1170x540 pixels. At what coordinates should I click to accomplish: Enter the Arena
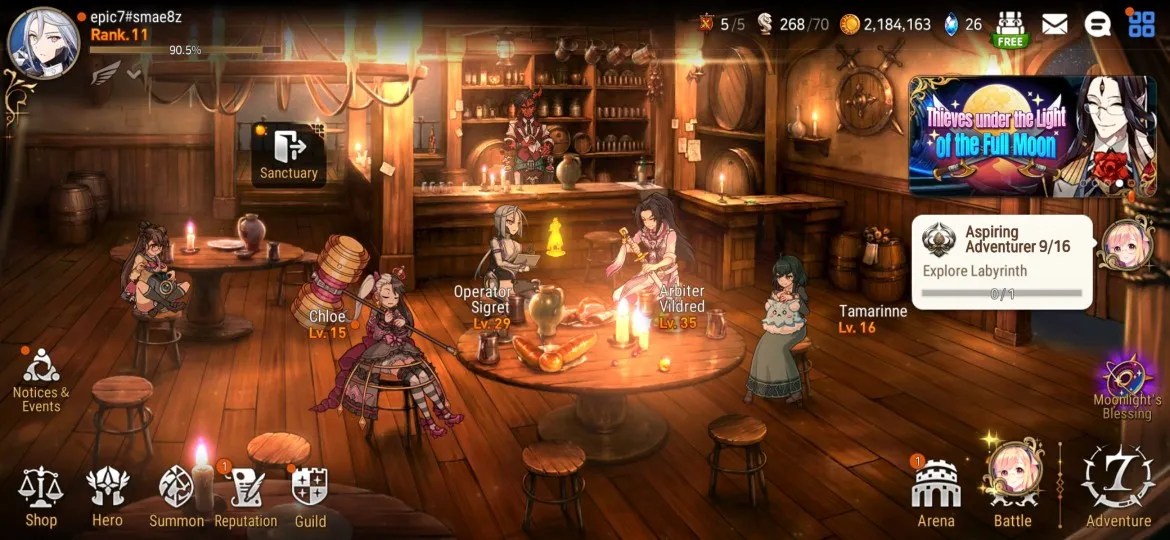pyautogui.click(x=936, y=494)
